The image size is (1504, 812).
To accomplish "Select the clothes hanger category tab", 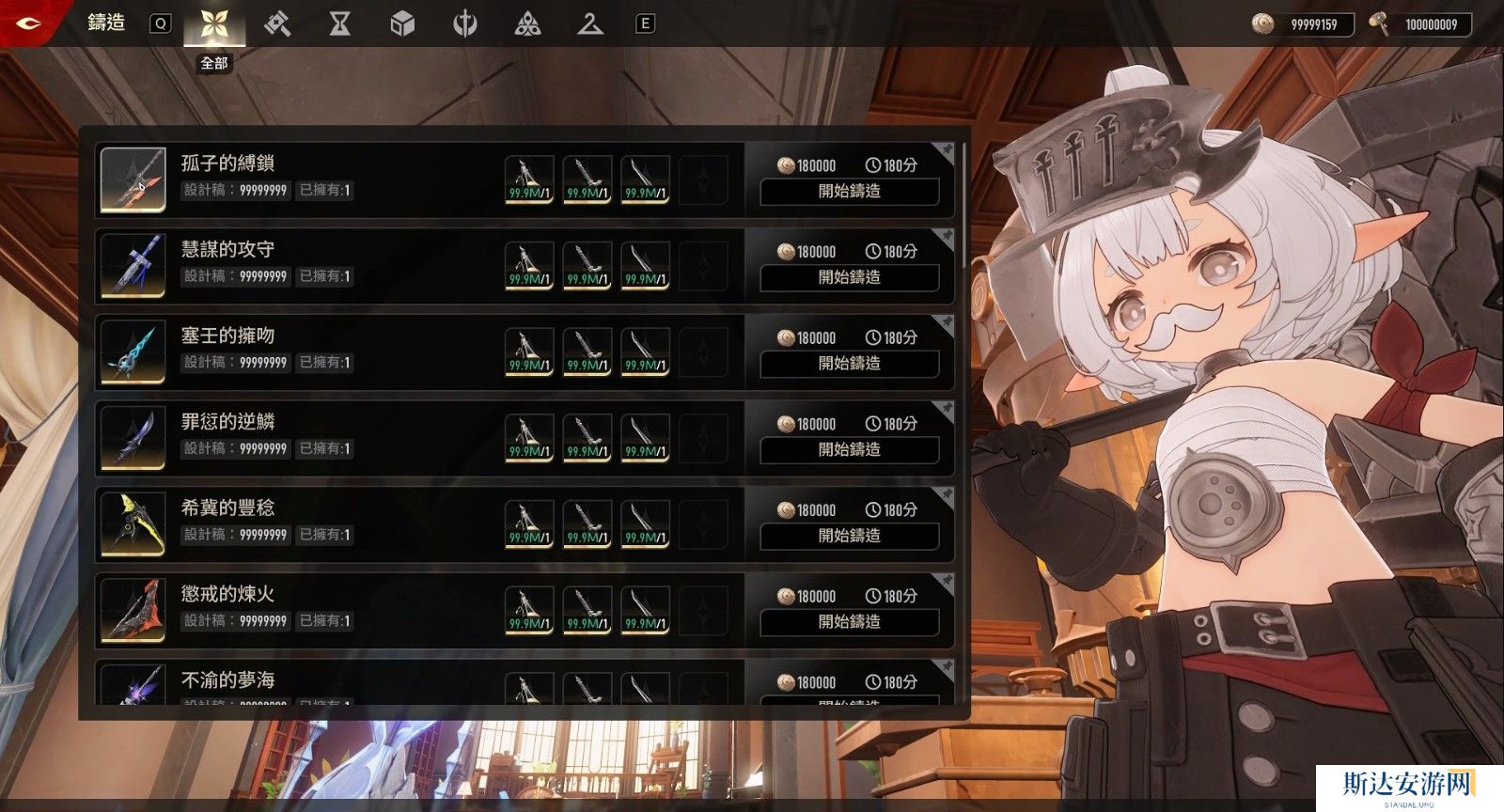I will [x=590, y=24].
